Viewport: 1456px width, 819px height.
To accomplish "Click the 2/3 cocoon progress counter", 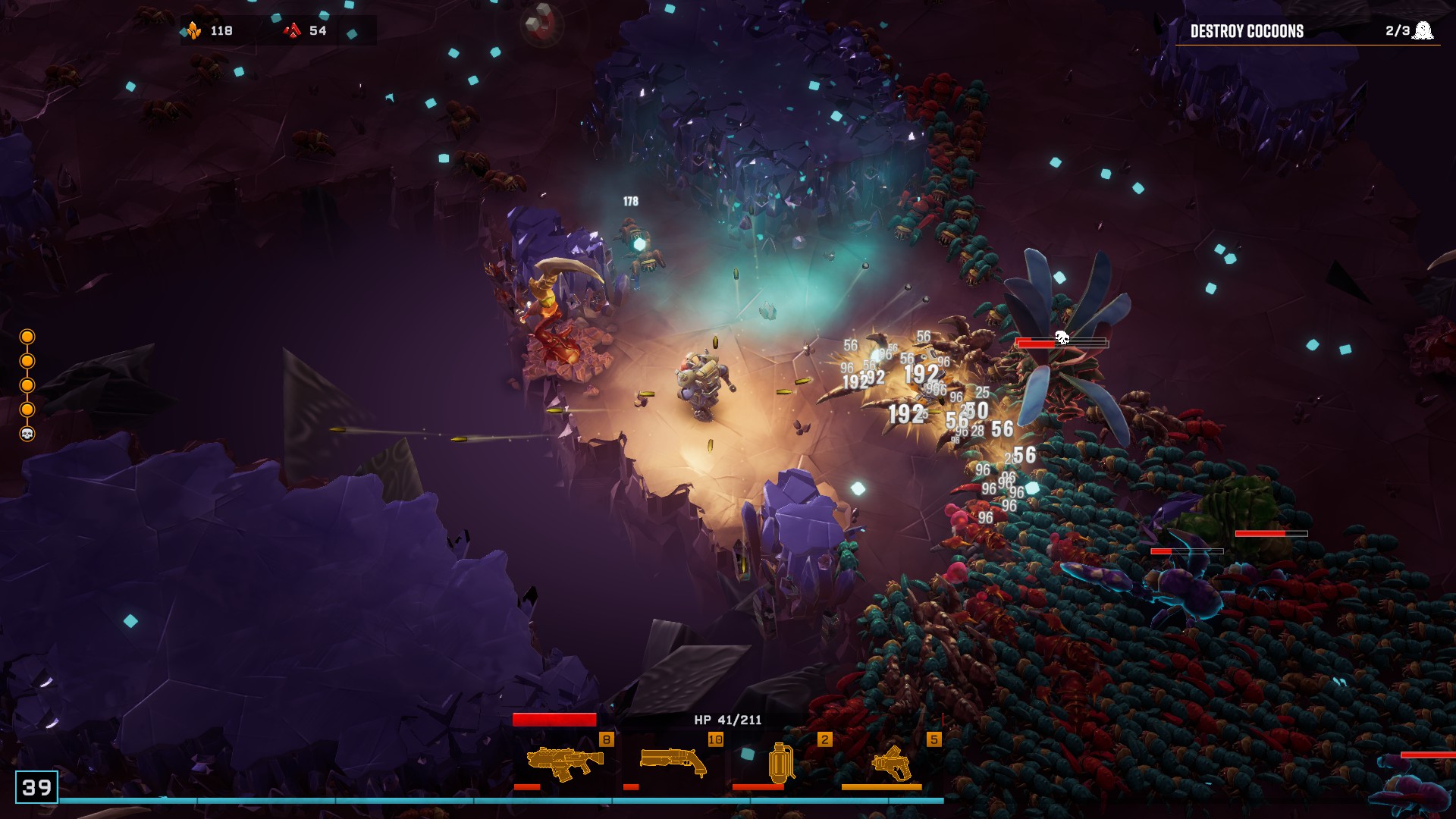I will point(1396,31).
